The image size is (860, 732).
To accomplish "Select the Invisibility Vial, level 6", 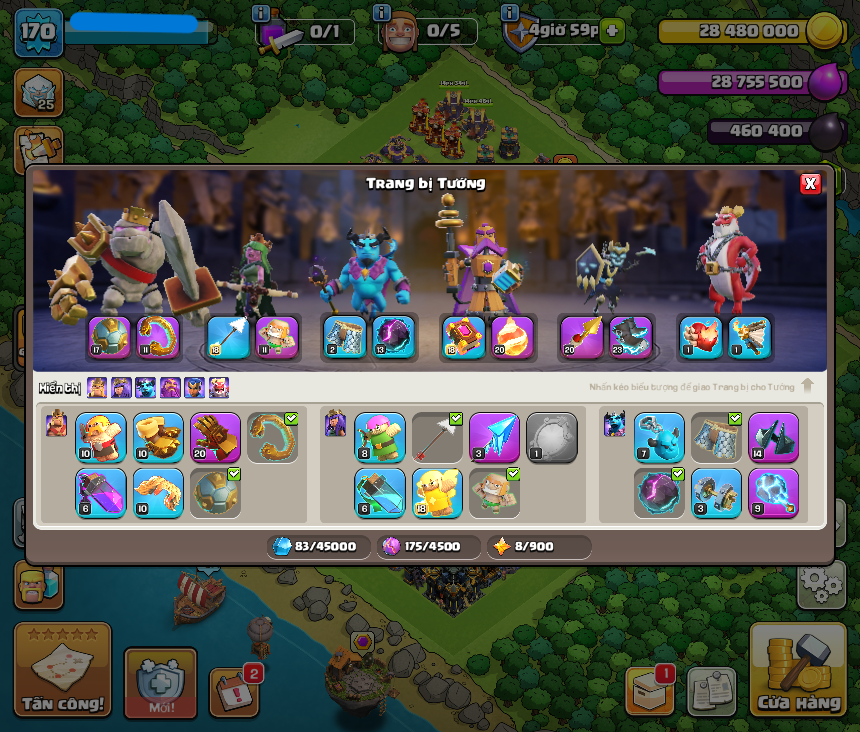I will click(380, 493).
